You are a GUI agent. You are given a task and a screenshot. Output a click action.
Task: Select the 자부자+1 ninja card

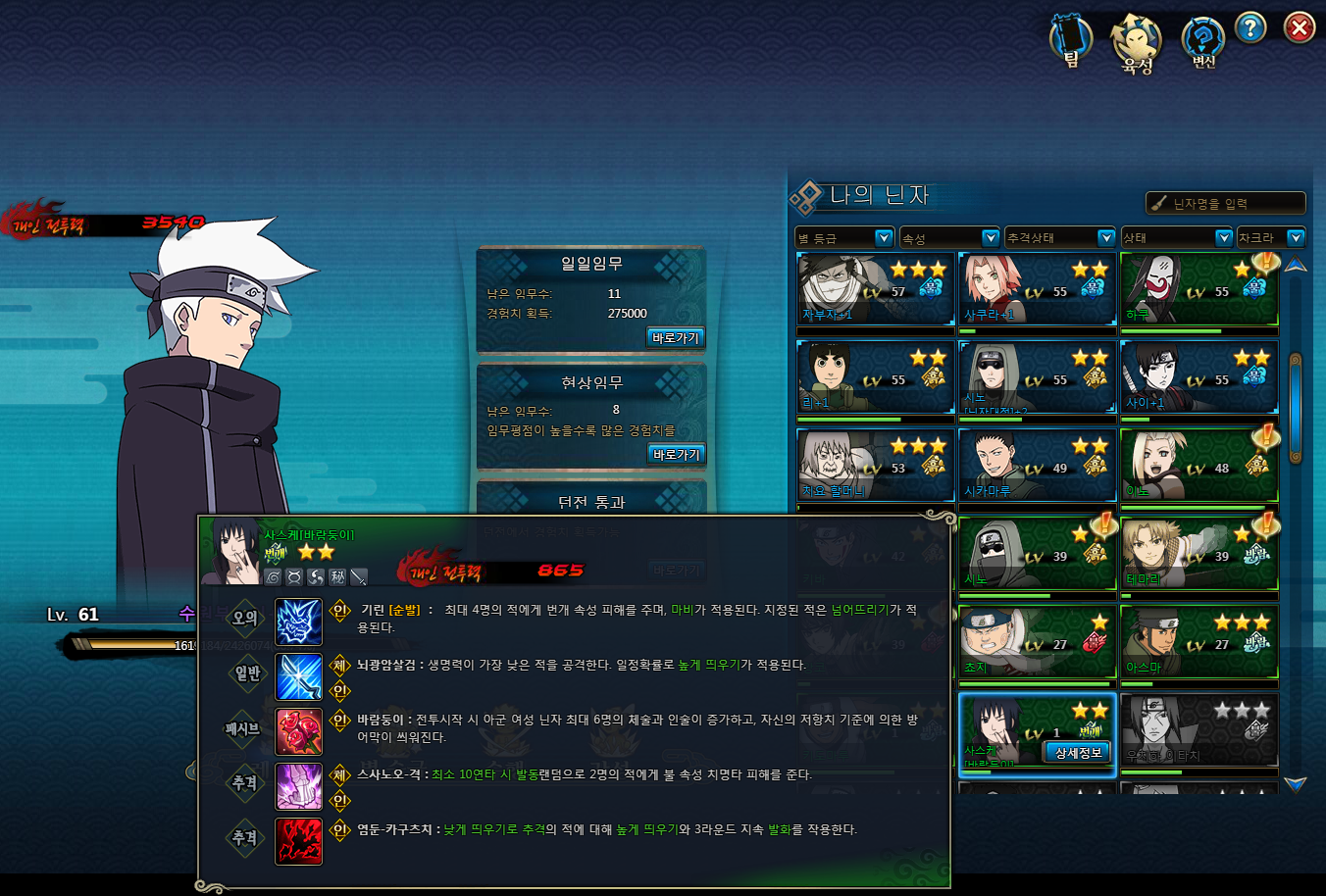point(875,289)
